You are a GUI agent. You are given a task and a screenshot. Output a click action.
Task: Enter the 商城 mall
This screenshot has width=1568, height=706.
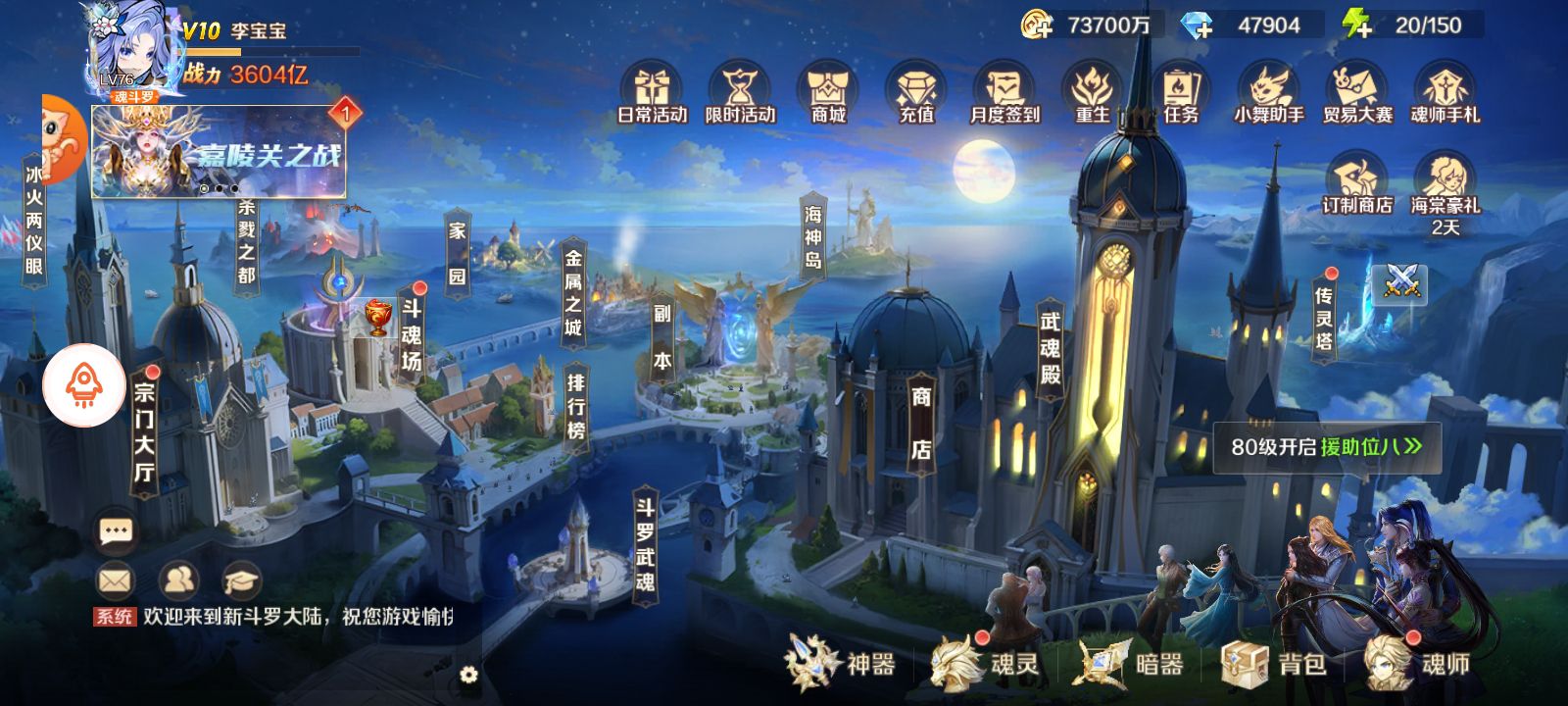[x=828, y=92]
